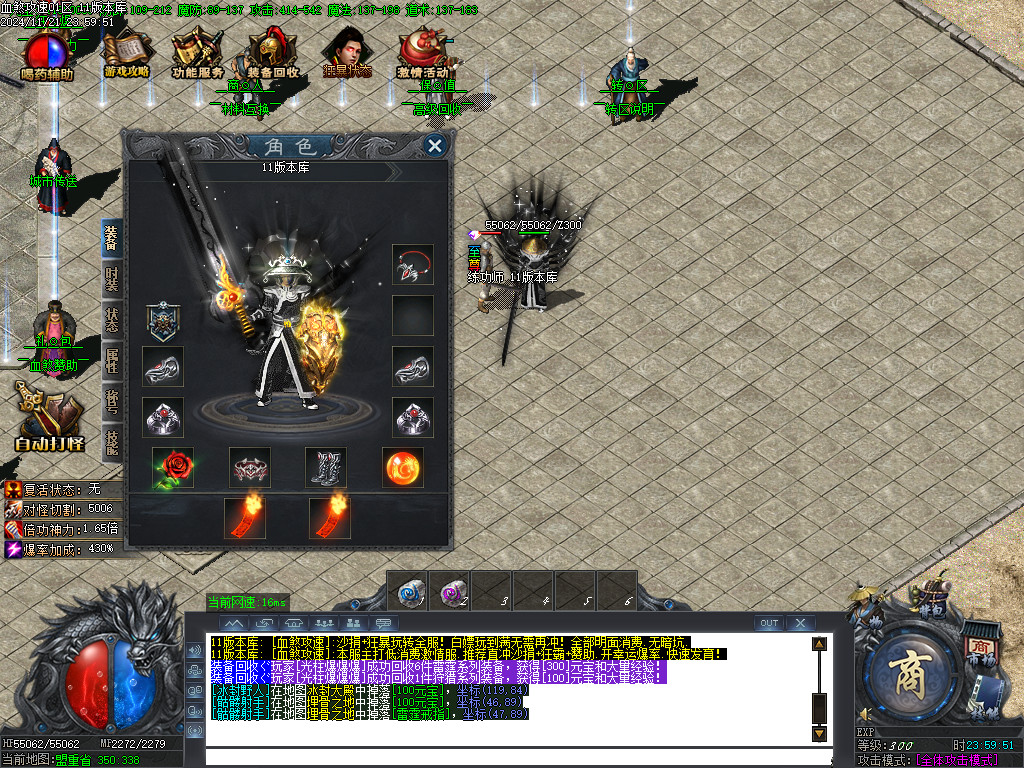Select the red rose equipment slot

[173, 467]
